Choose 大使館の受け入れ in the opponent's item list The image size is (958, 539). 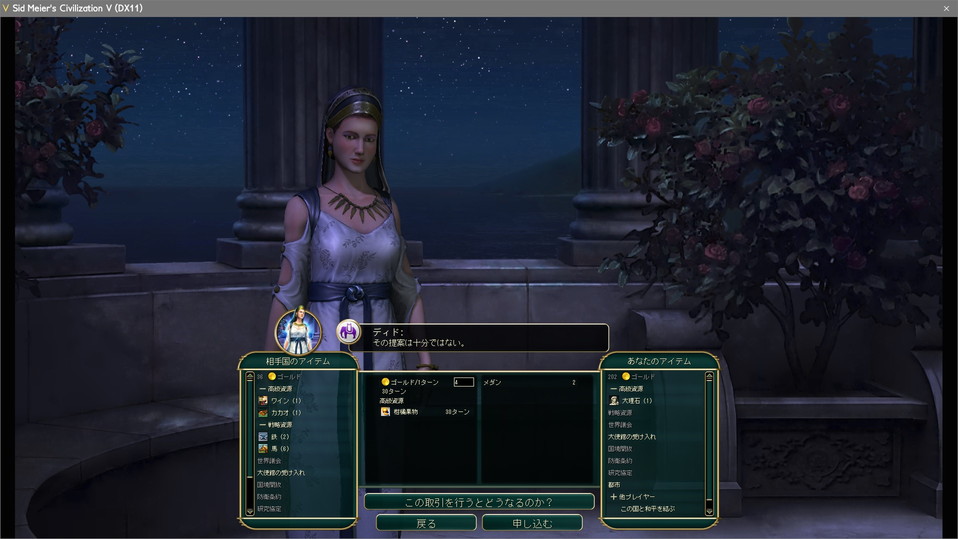click(x=281, y=473)
